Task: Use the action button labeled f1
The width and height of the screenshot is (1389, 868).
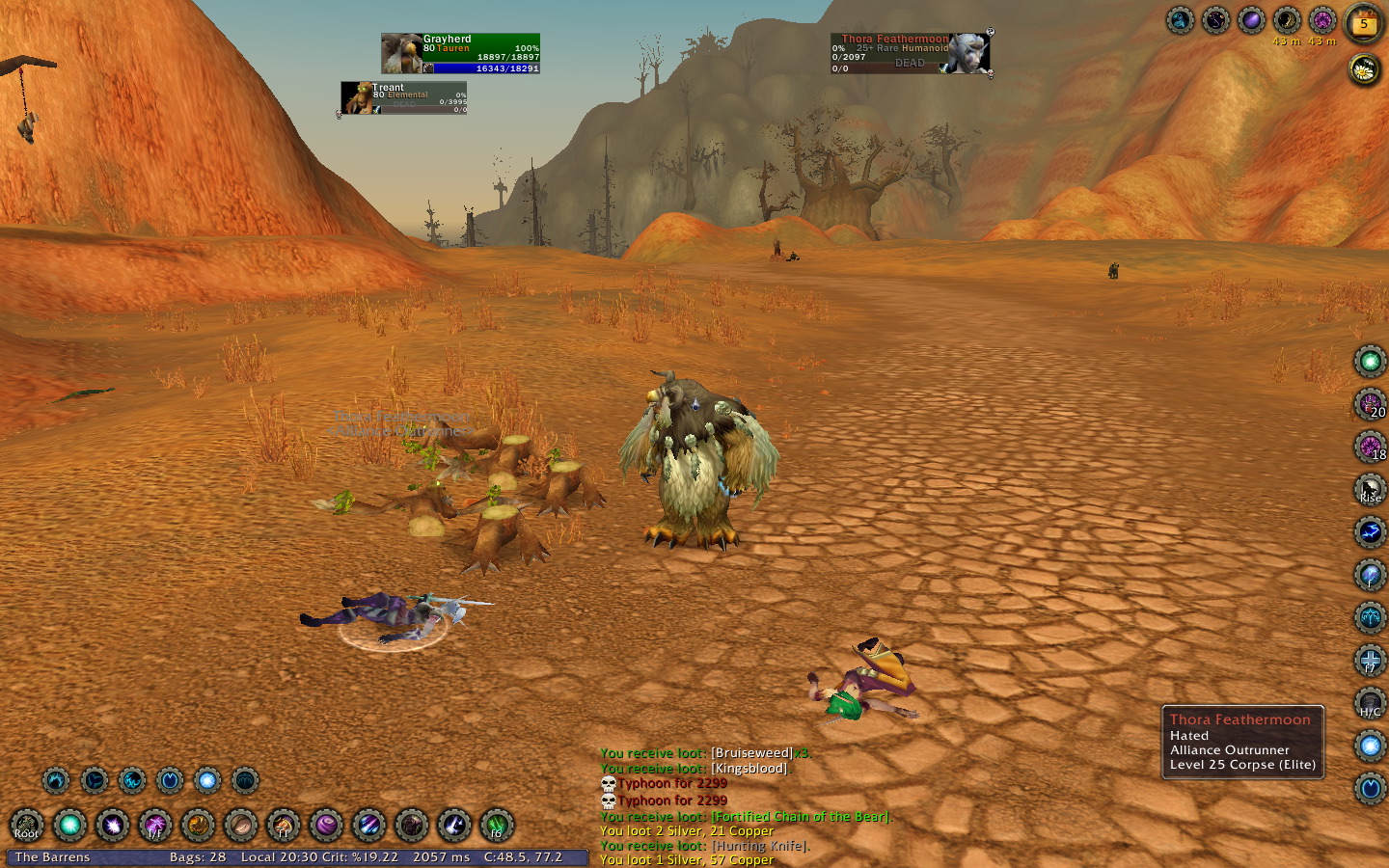Action: [x=284, y=826]
